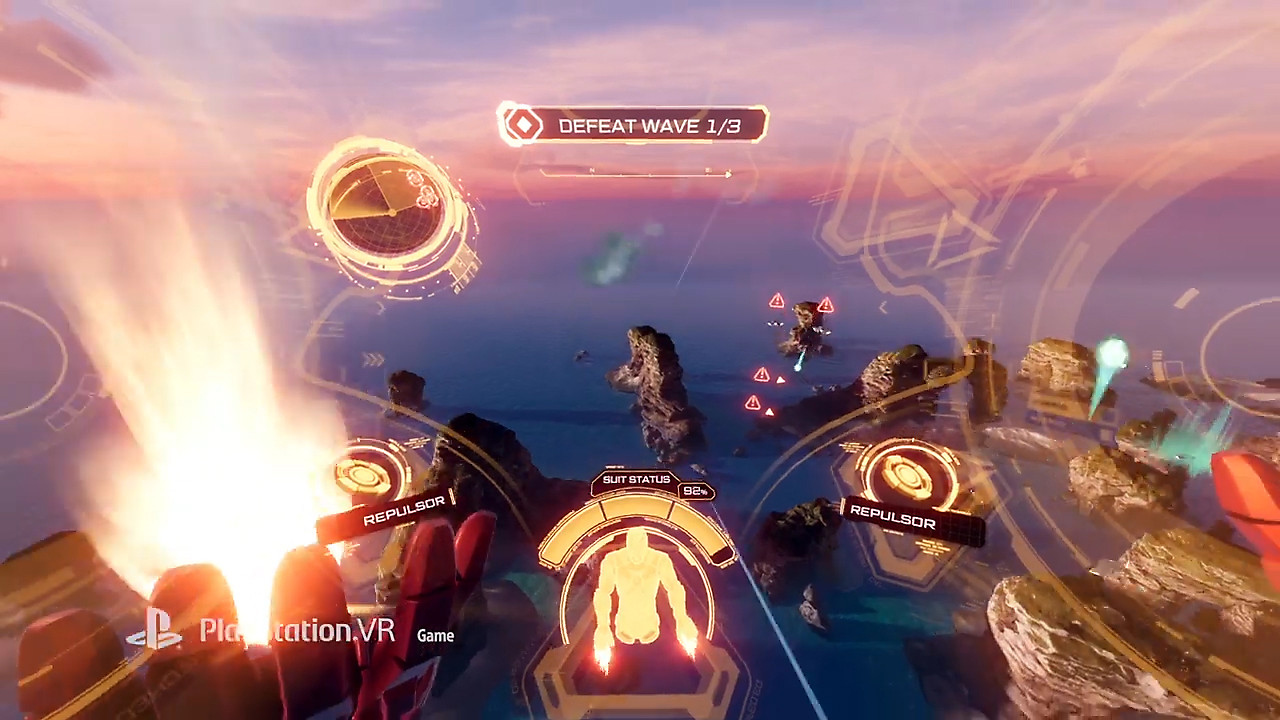The height and width of the screenshot is (720, 1280).
Task: Select a red enemy warning triangle marker
Action: [776, 300]
